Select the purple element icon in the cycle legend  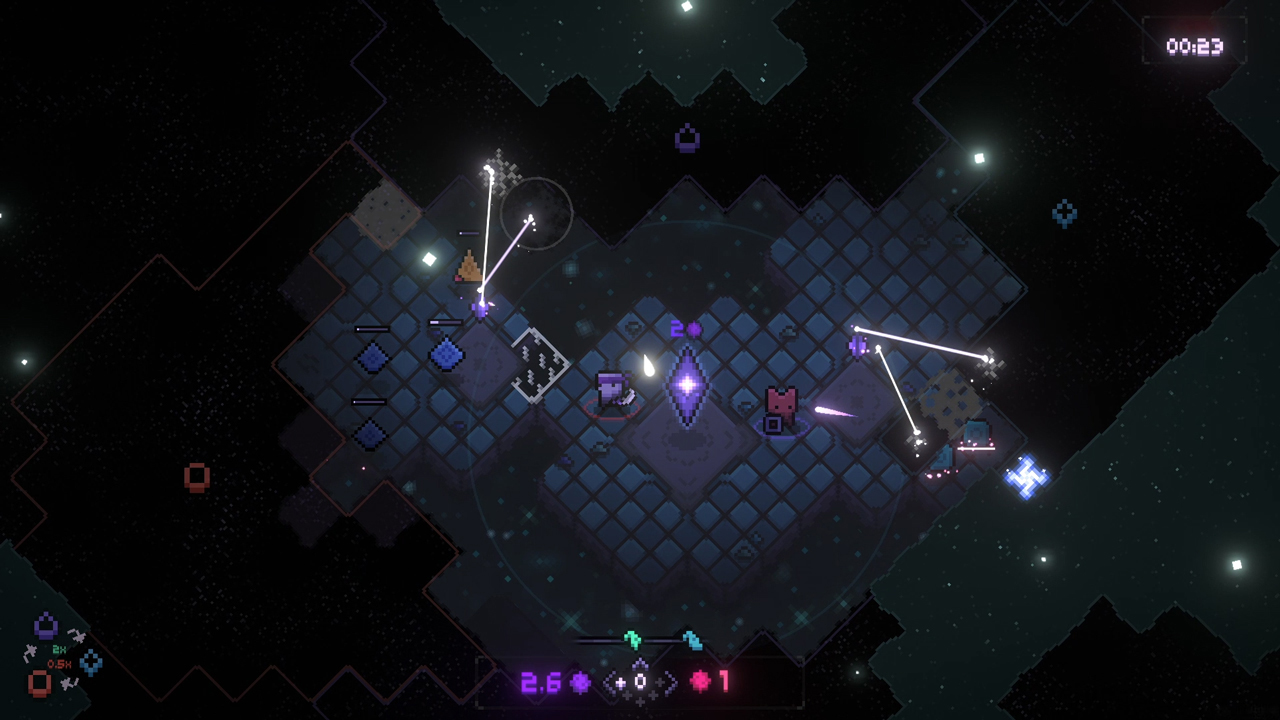(x=46, y=627)
